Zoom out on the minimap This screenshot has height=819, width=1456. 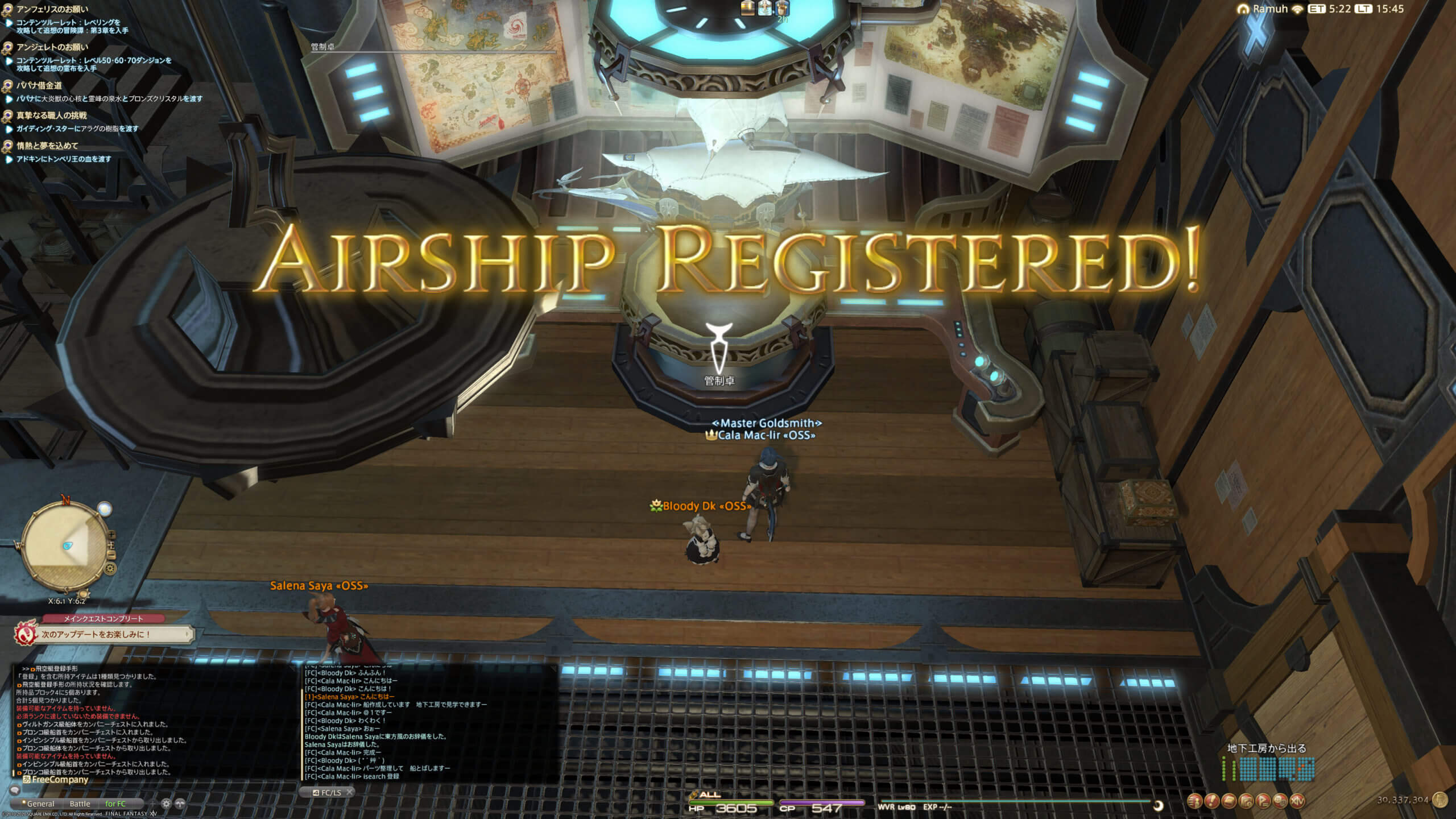(111, 555)
